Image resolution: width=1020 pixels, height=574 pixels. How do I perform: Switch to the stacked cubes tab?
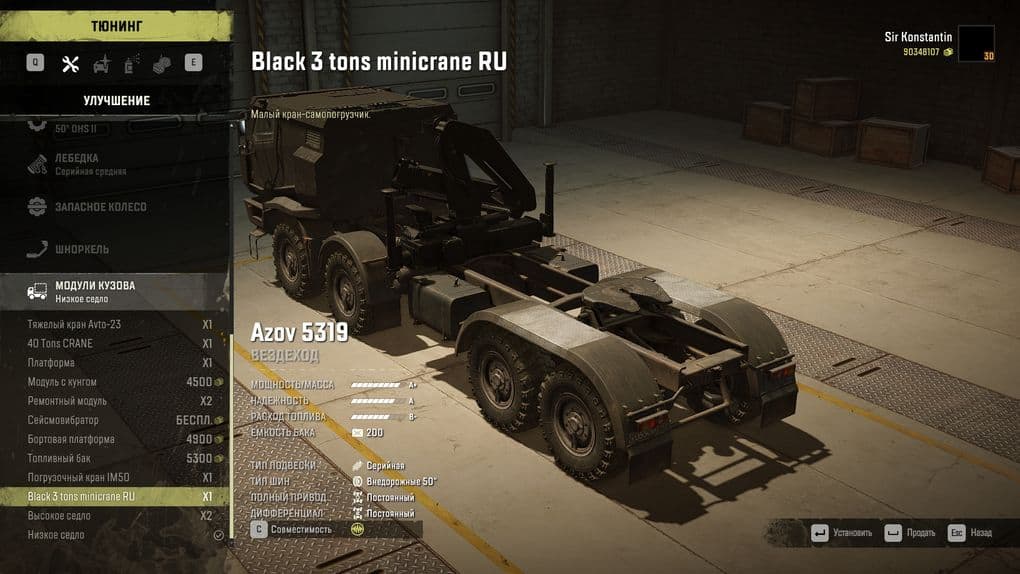pyautogui.click(x=162, y=64)
